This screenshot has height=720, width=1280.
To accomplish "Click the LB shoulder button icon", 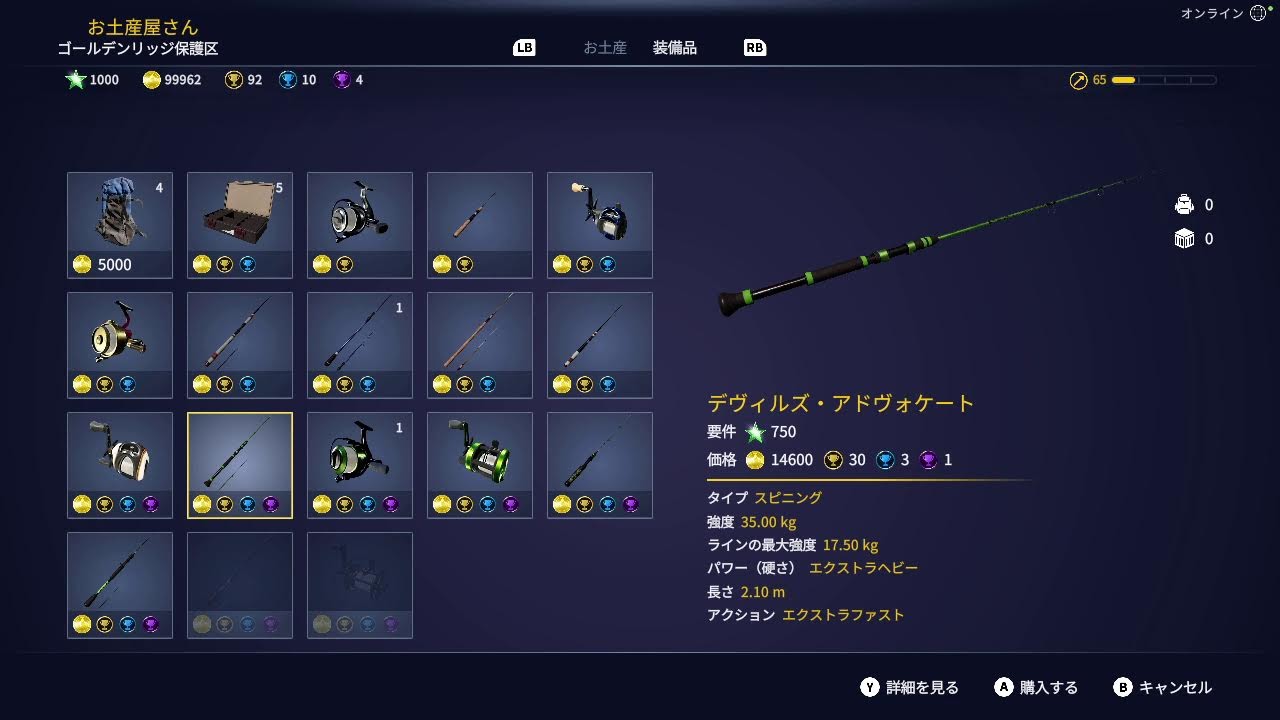I will coord(523,47).
